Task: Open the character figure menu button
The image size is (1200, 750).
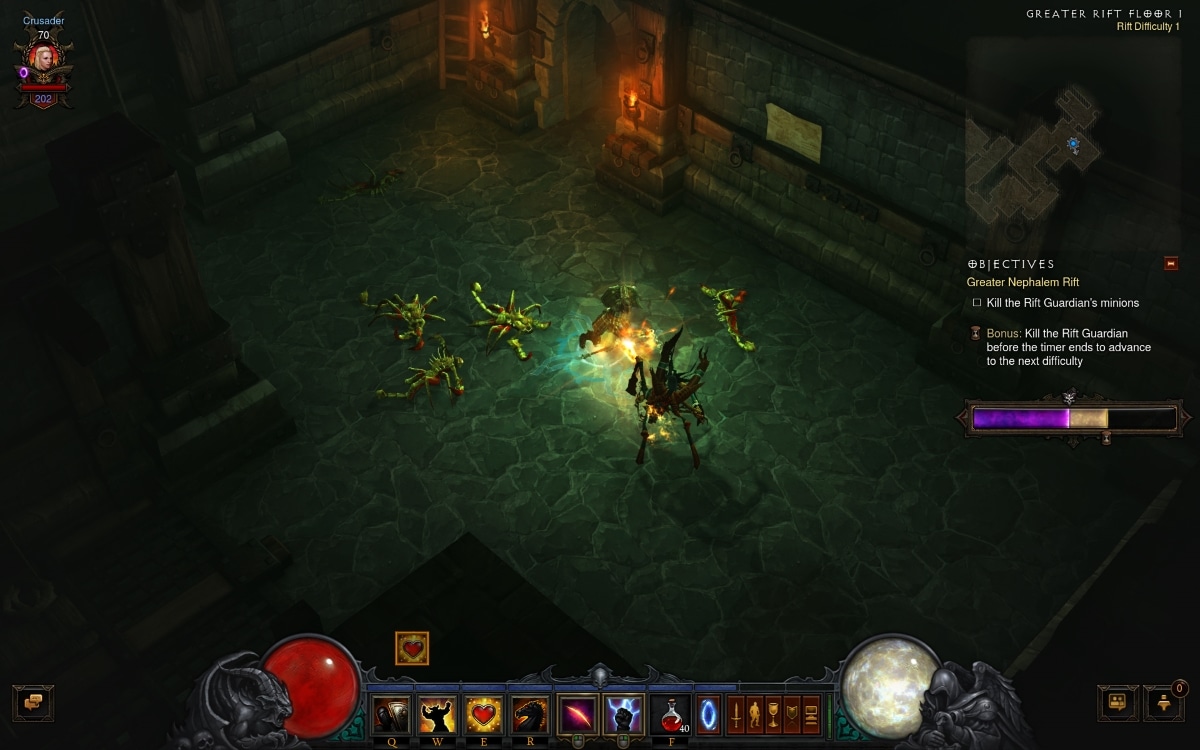Action: tap(754, 715)
